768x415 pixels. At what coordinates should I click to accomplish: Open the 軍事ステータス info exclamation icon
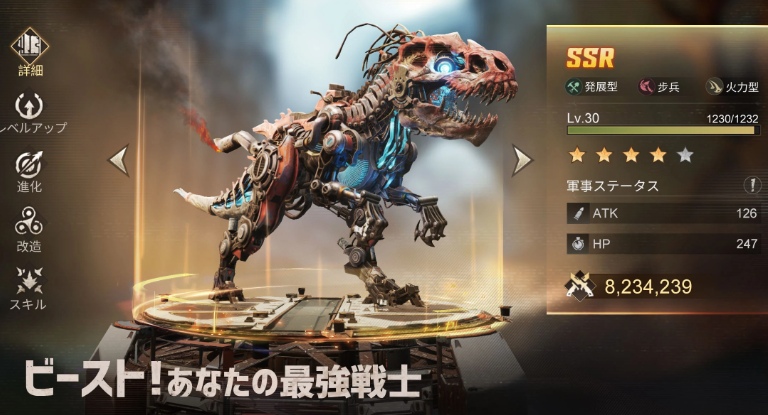[751, 185]
